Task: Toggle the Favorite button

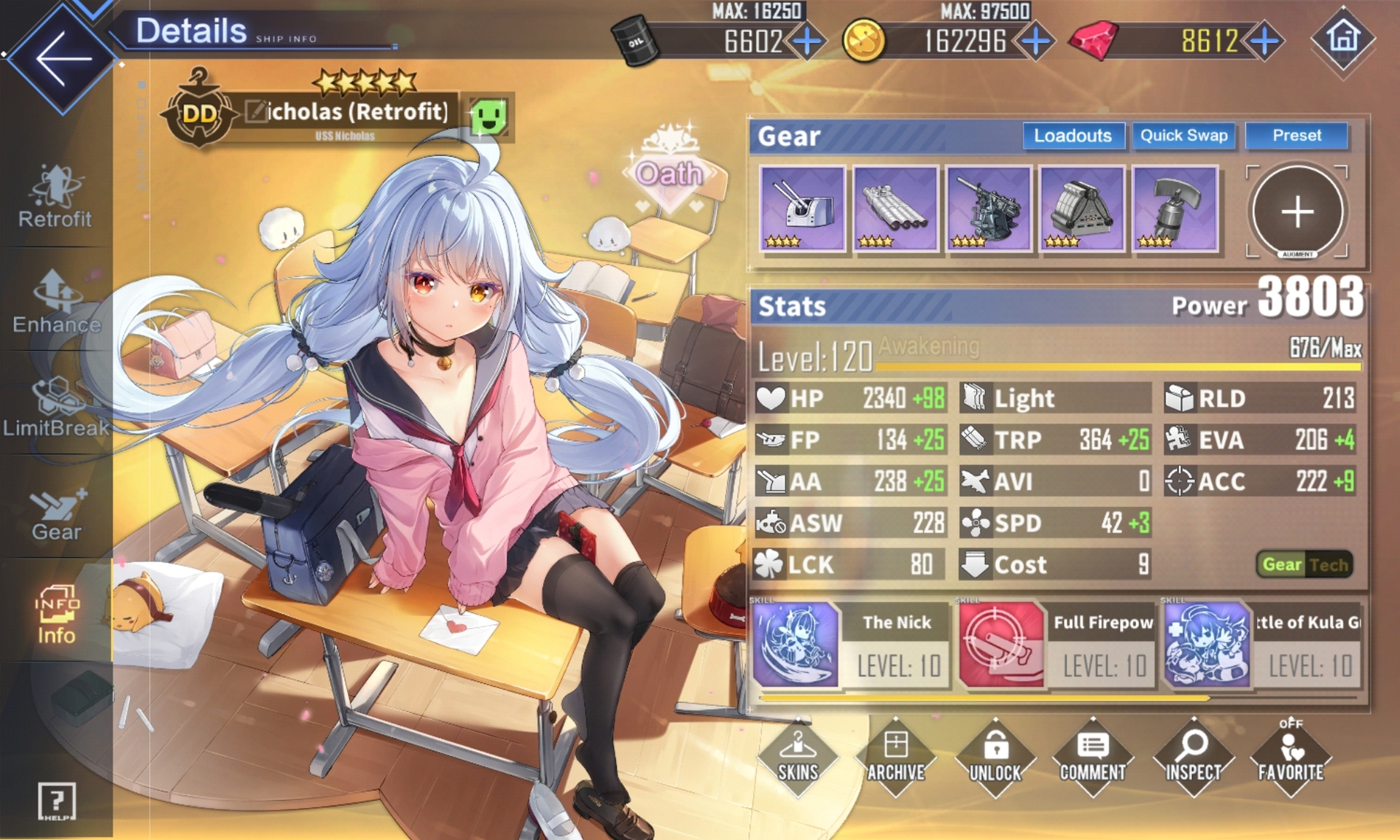Action: tap(1291, 757)
